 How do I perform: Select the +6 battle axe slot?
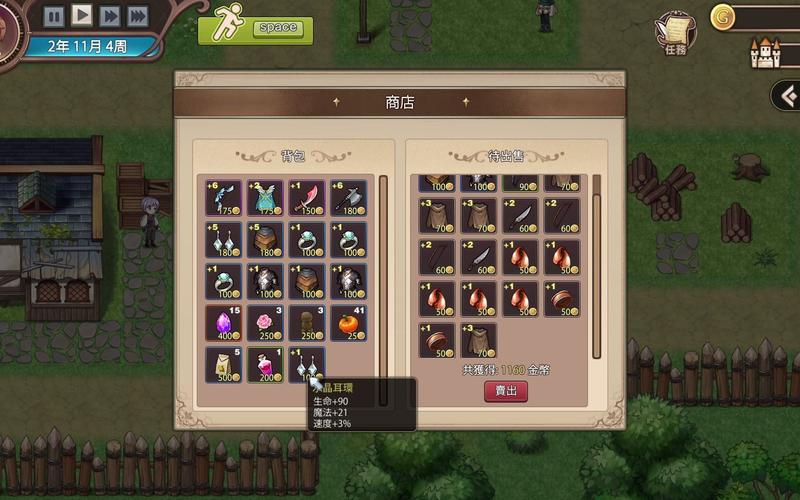click(x=348, y=198)
